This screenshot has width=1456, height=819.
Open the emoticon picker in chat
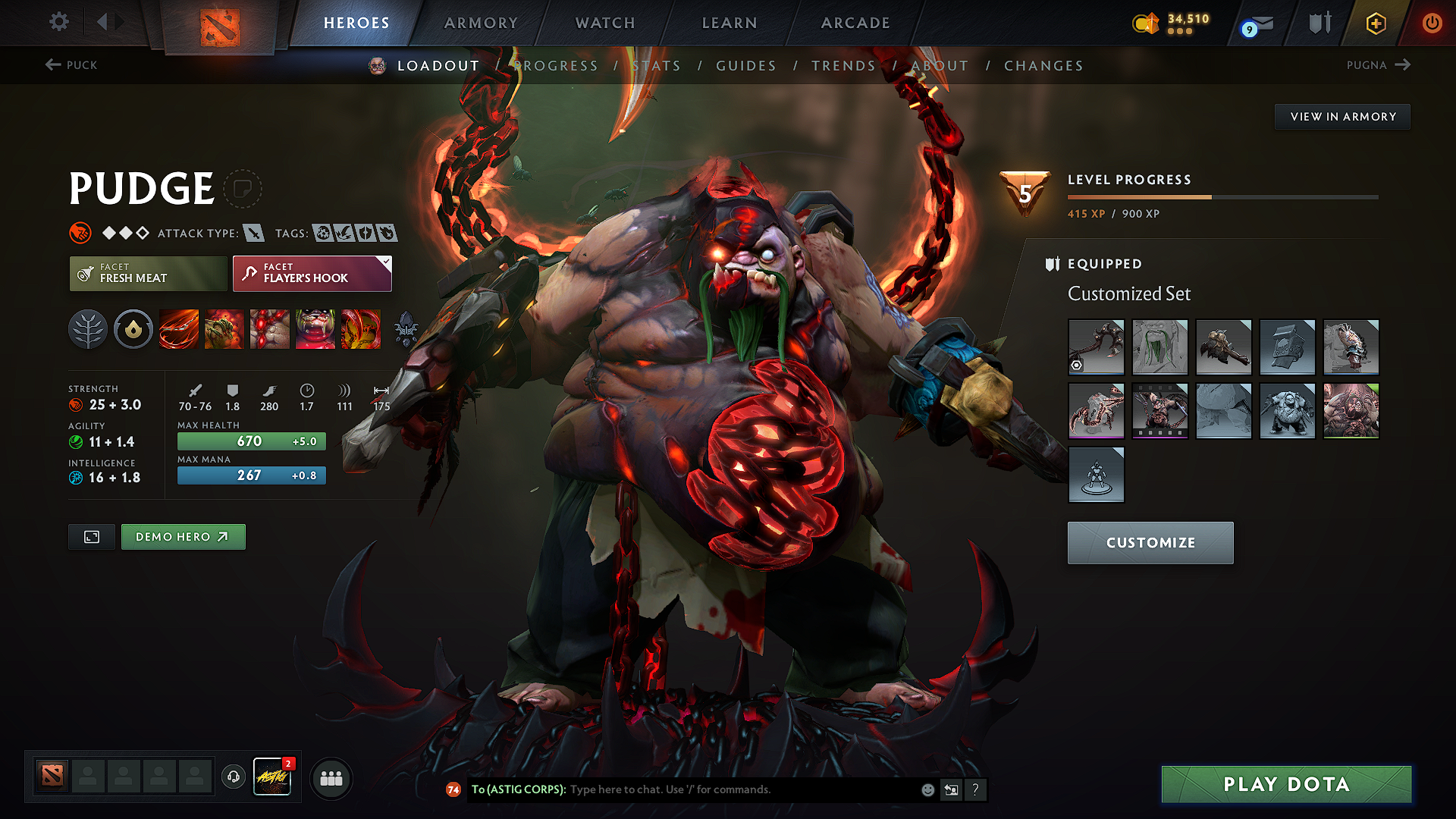click(x=927, y=789)
